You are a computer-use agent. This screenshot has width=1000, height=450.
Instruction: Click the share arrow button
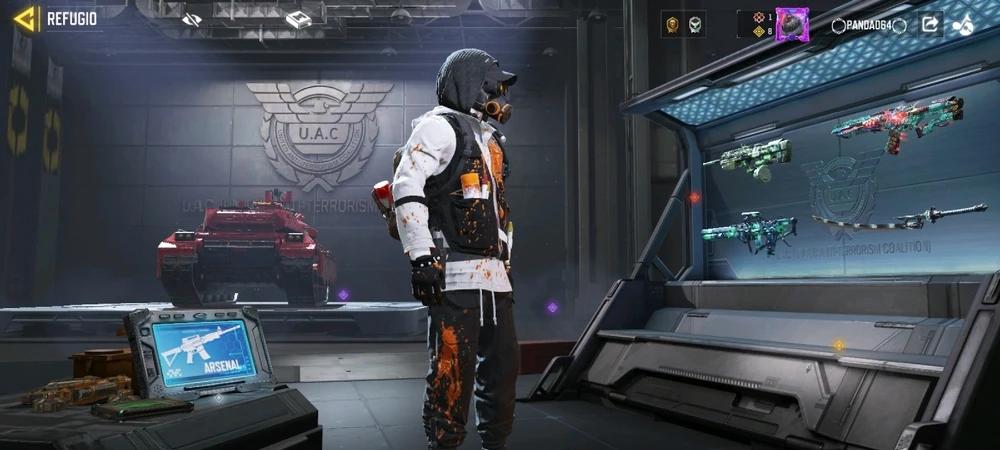click(930, 24)
